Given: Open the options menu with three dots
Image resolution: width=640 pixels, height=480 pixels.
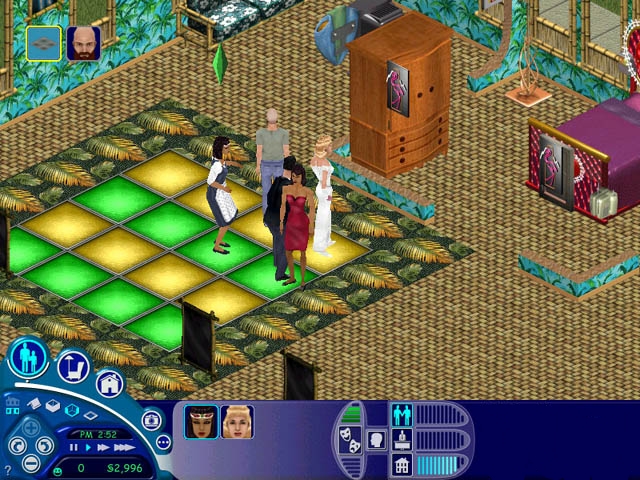Looking at the screenshot, I should tap(163, 442).
